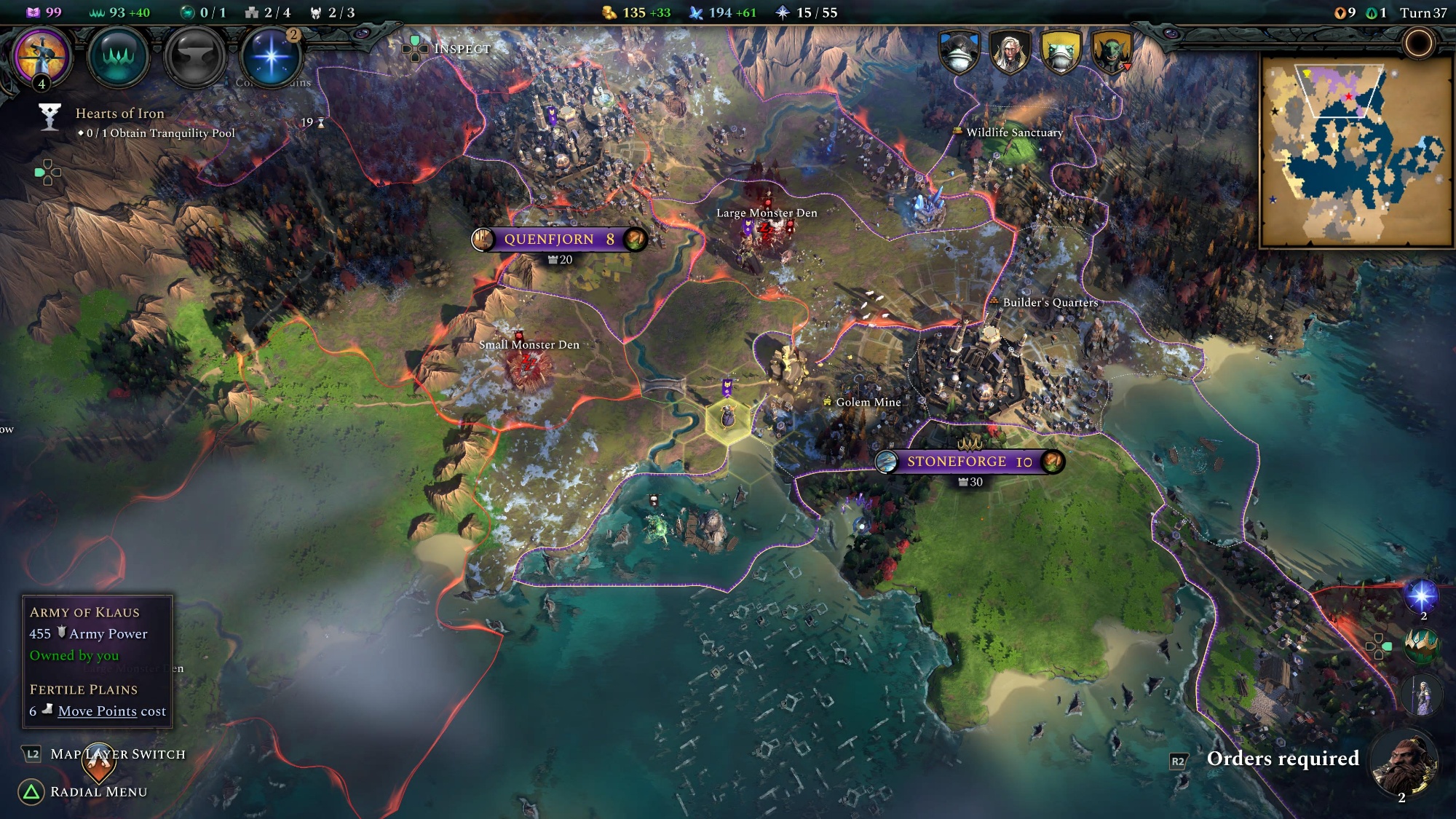Select the grey anvil production orb

[194, 57]
